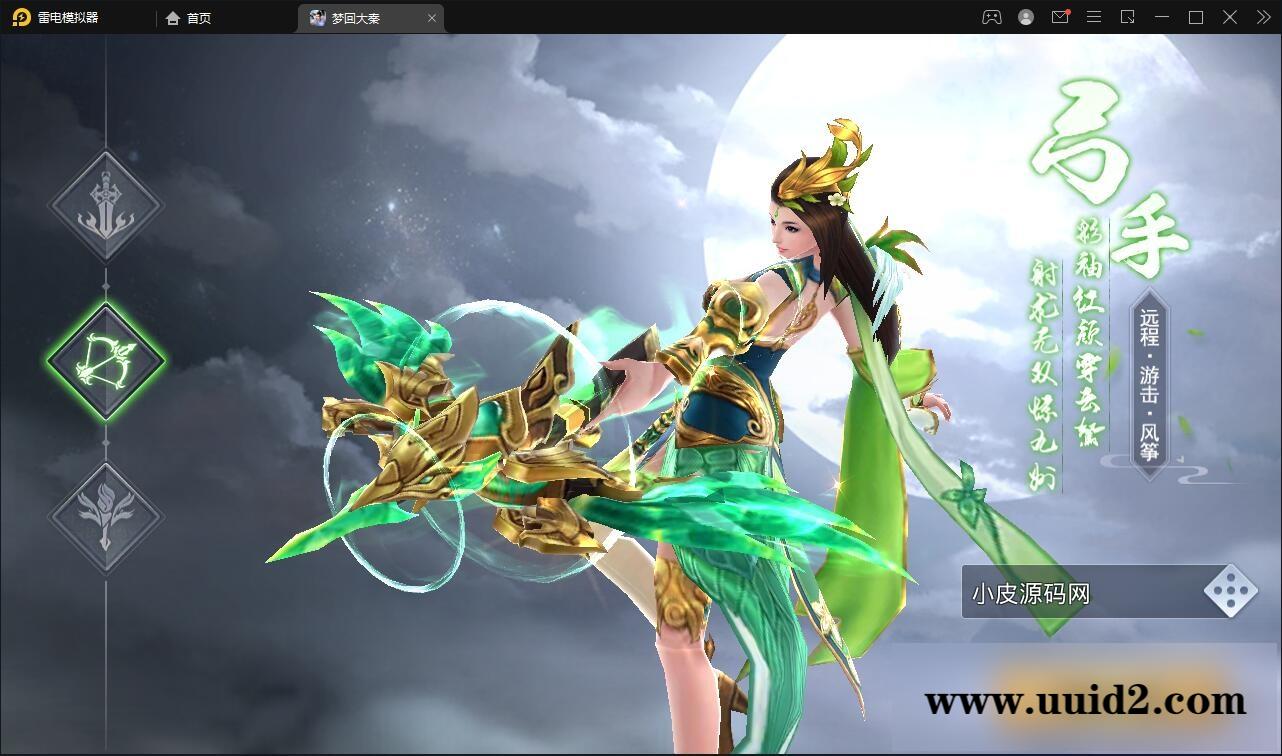This screenshot has width=1282, height=756.
Task: Click the screen rotation icon in titlebar
Action: click(1127, 17)
